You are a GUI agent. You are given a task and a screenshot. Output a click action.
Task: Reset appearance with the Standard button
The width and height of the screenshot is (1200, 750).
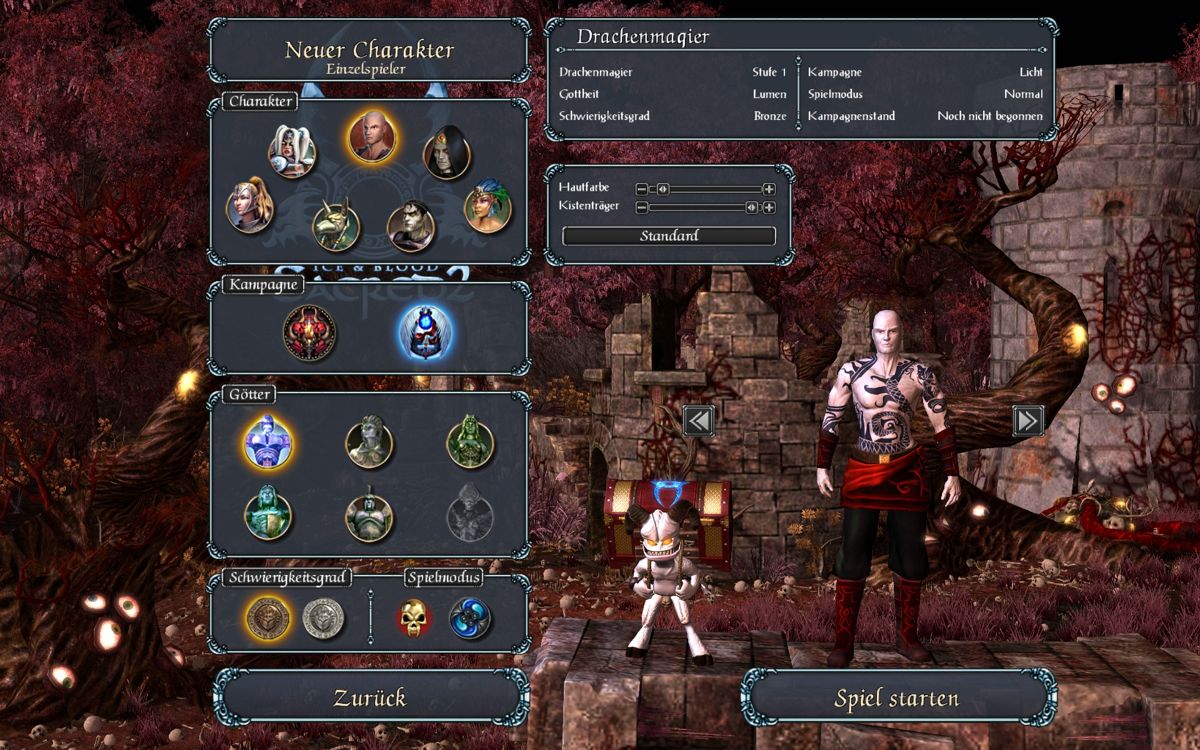669,236
